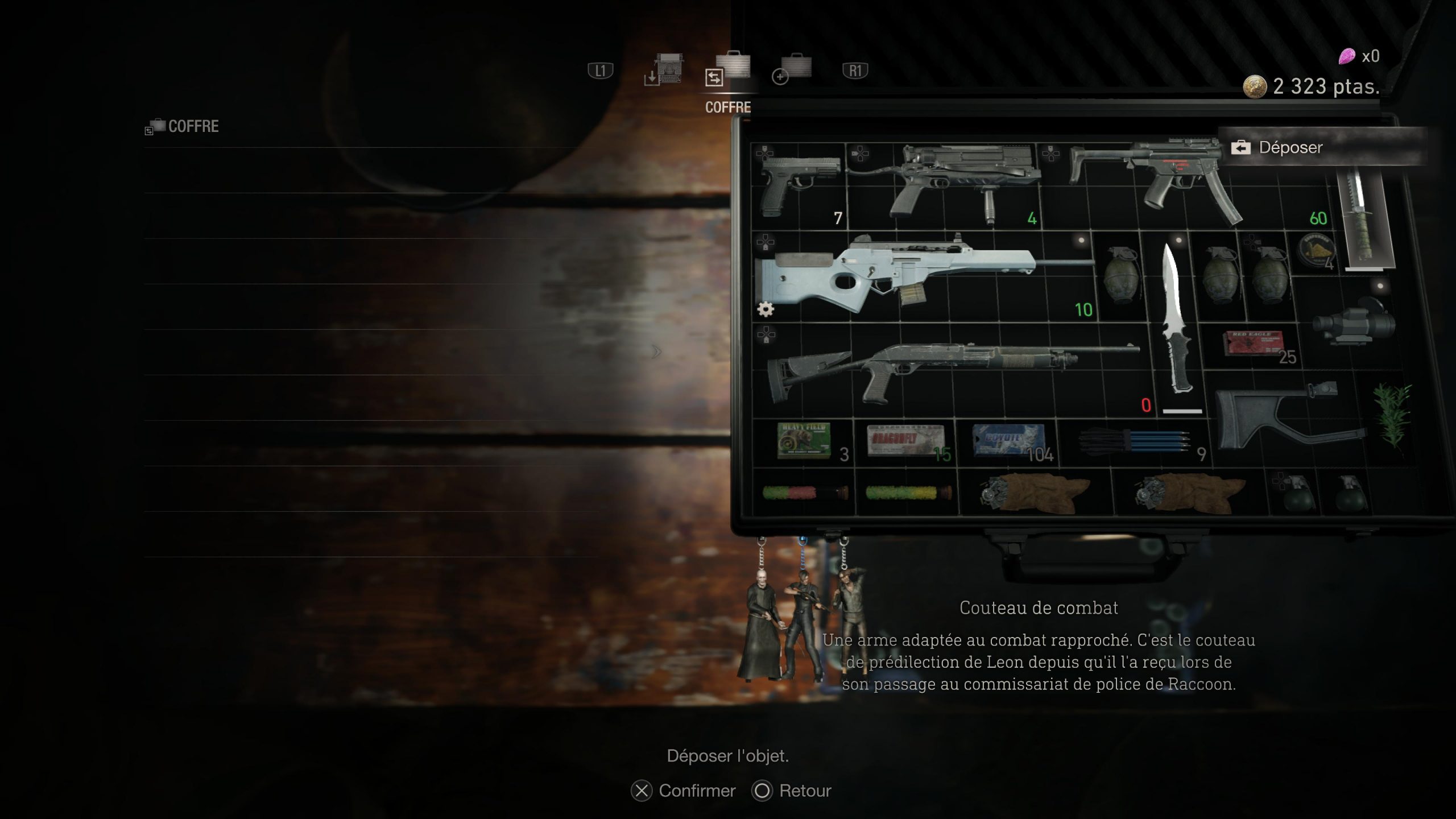Choose the Déposer option
Screen dimensions: 1456x819
(1290, 148)
